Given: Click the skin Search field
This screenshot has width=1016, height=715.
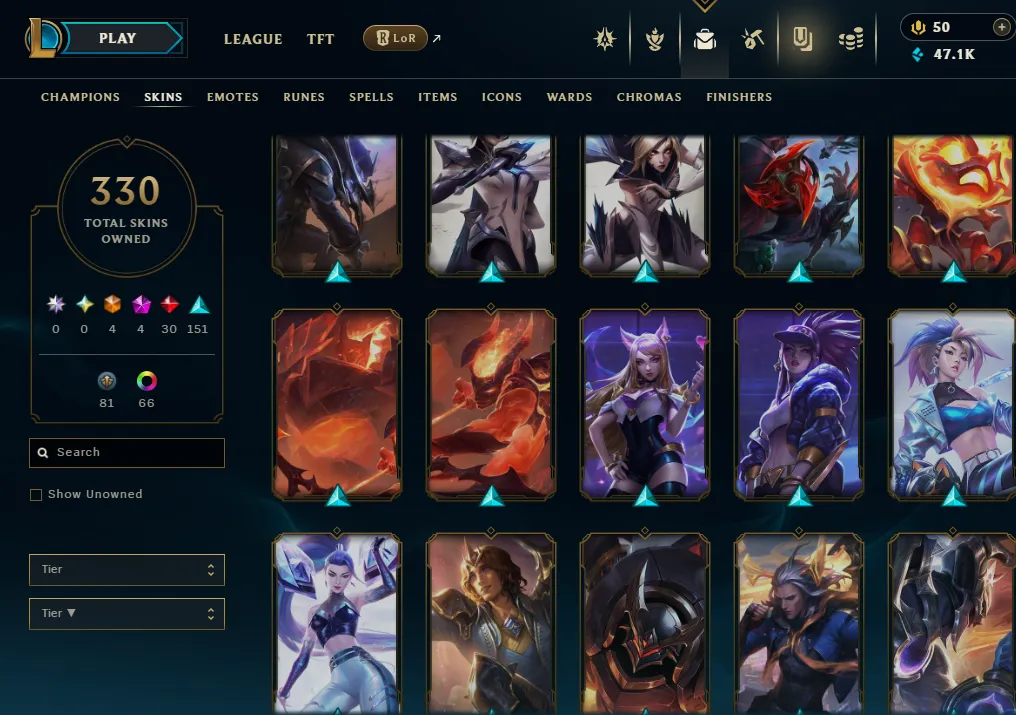Looking at the screenshot, I should pyautogui.click(x=127, y=453).
